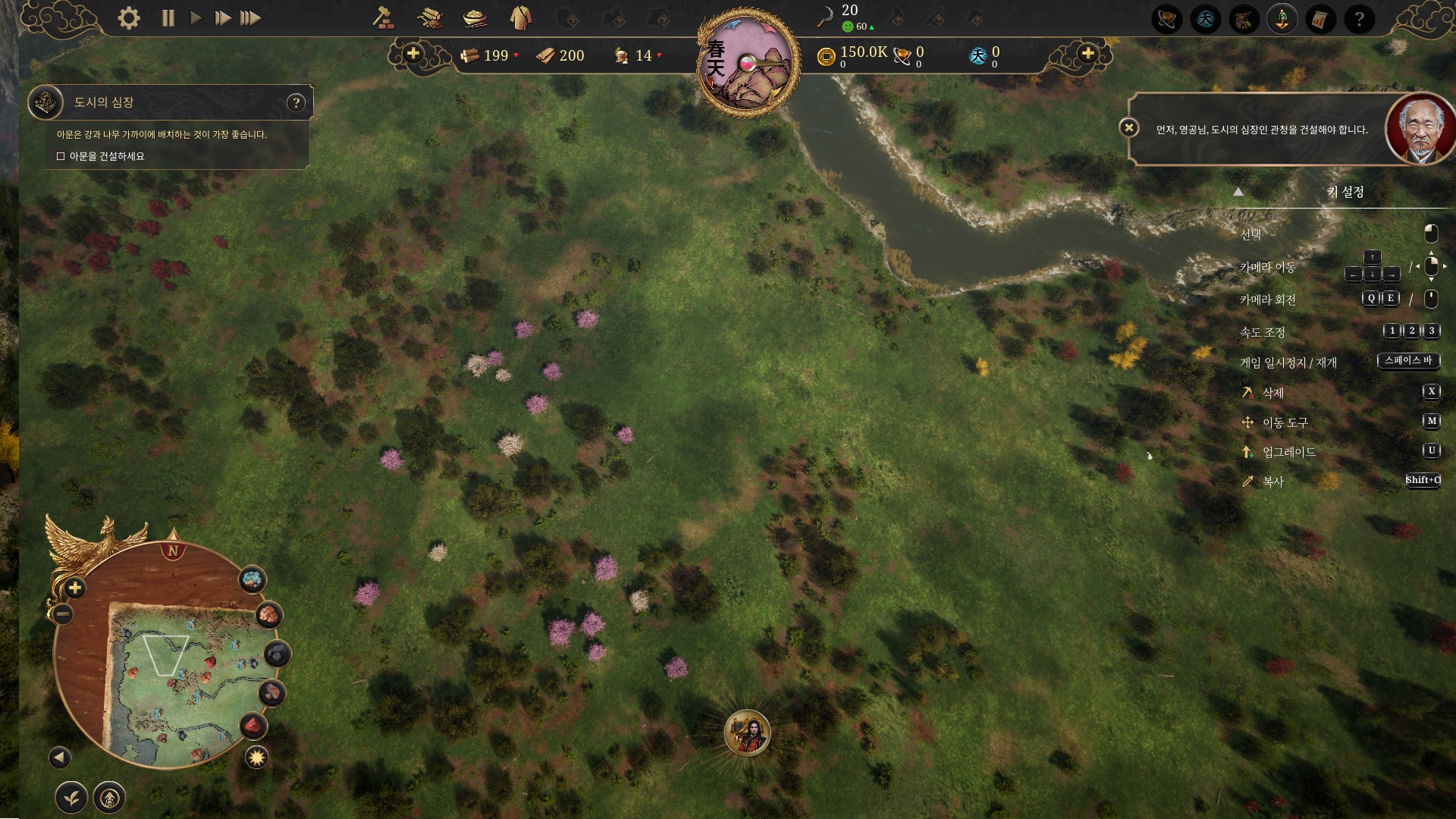Zoom out the minimap with the minus button

(x=63, y=613)
